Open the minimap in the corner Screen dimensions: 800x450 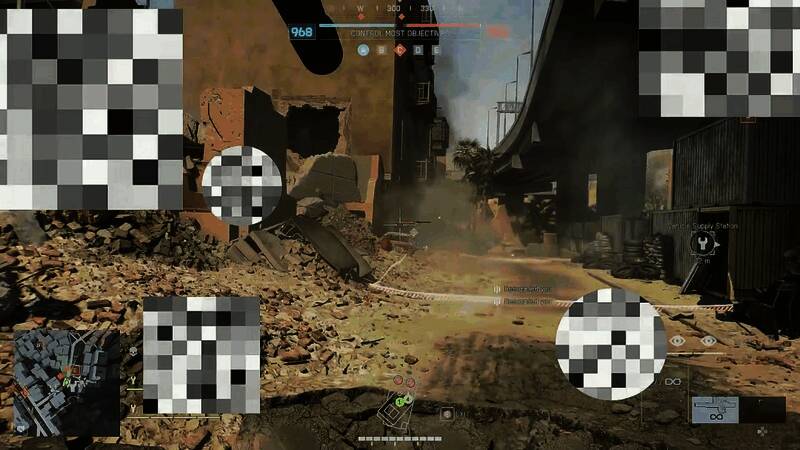(59, 372)
